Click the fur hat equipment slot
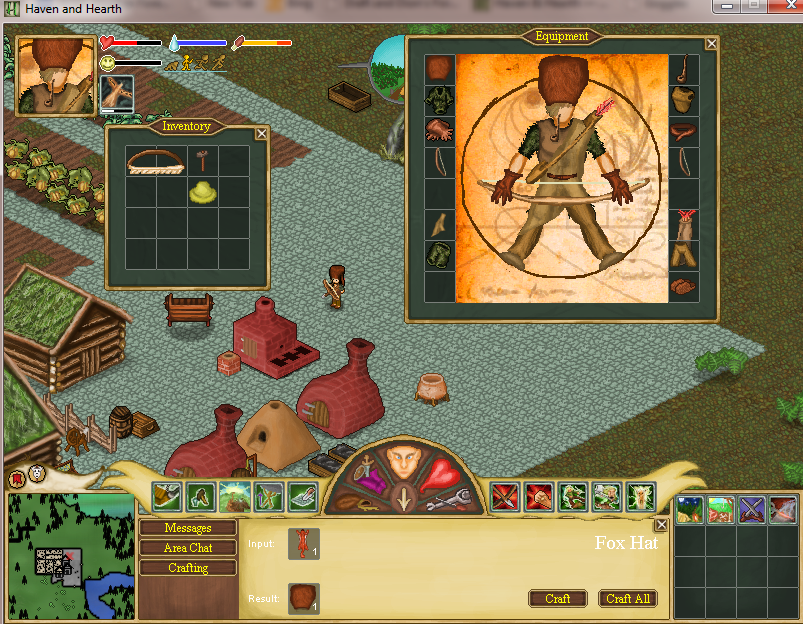Viewport: 803px width, 624px height. [439, 68]
